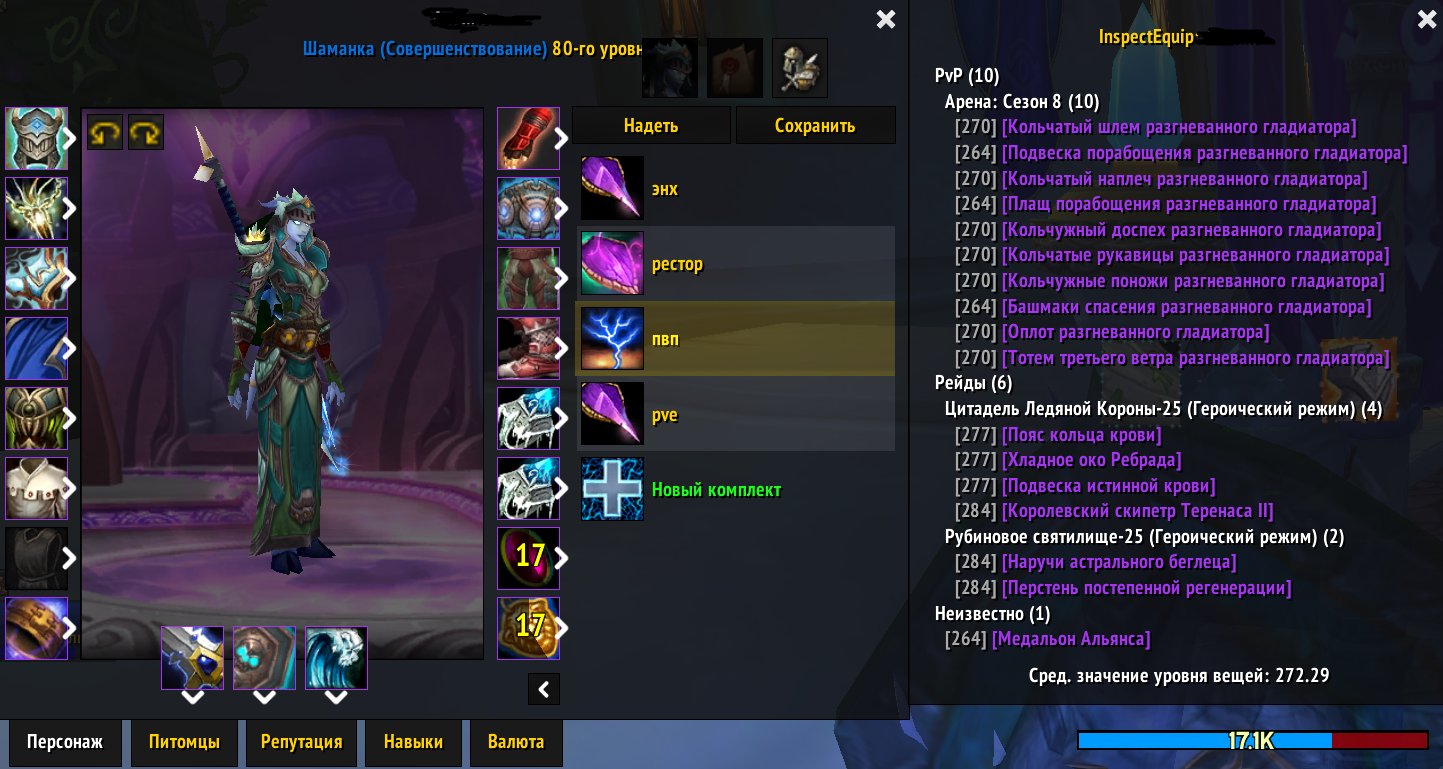Switch to the Питомцы tab
The image size is (1443, 769).
[x=185, y=742]
